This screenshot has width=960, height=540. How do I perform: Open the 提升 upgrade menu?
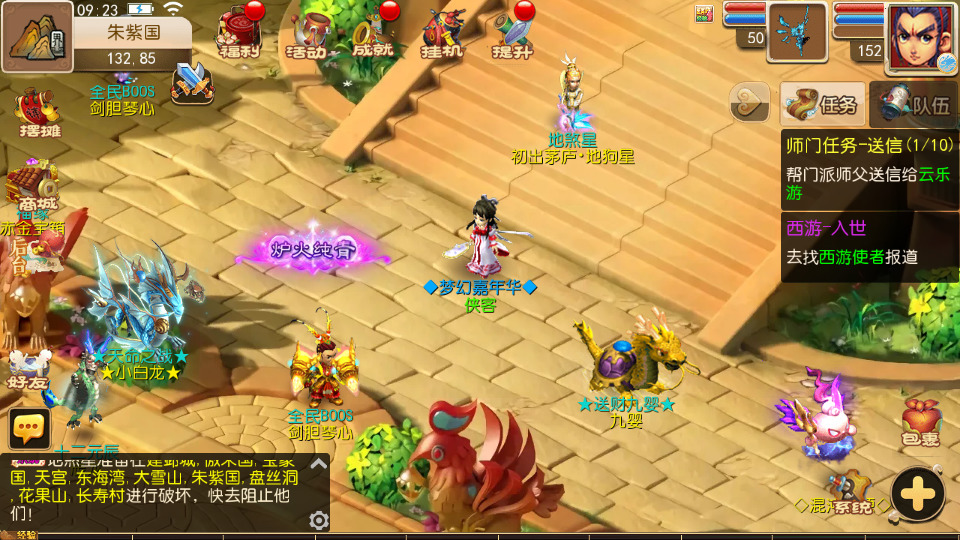[510, 33]
